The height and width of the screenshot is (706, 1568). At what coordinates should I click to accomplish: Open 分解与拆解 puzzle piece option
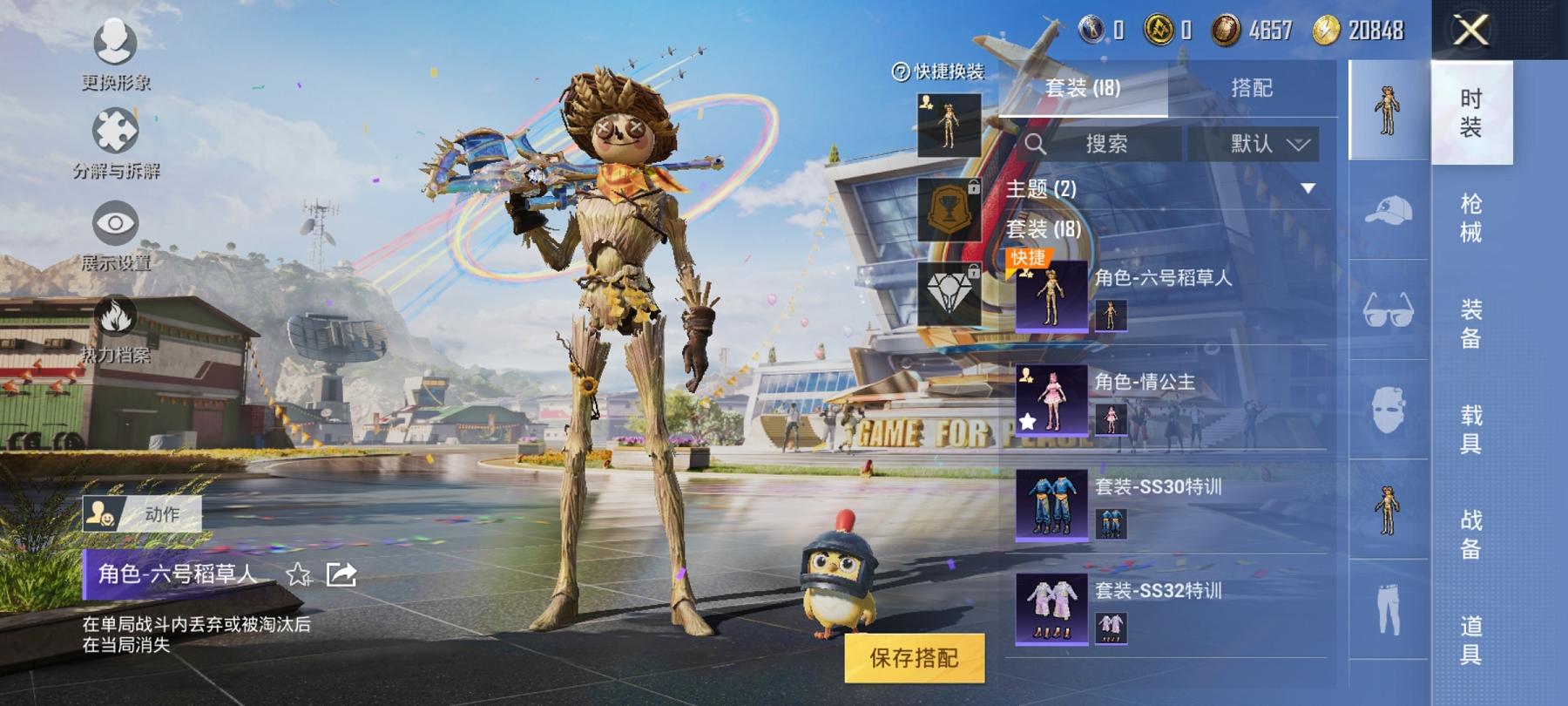[x=115, y=142]
